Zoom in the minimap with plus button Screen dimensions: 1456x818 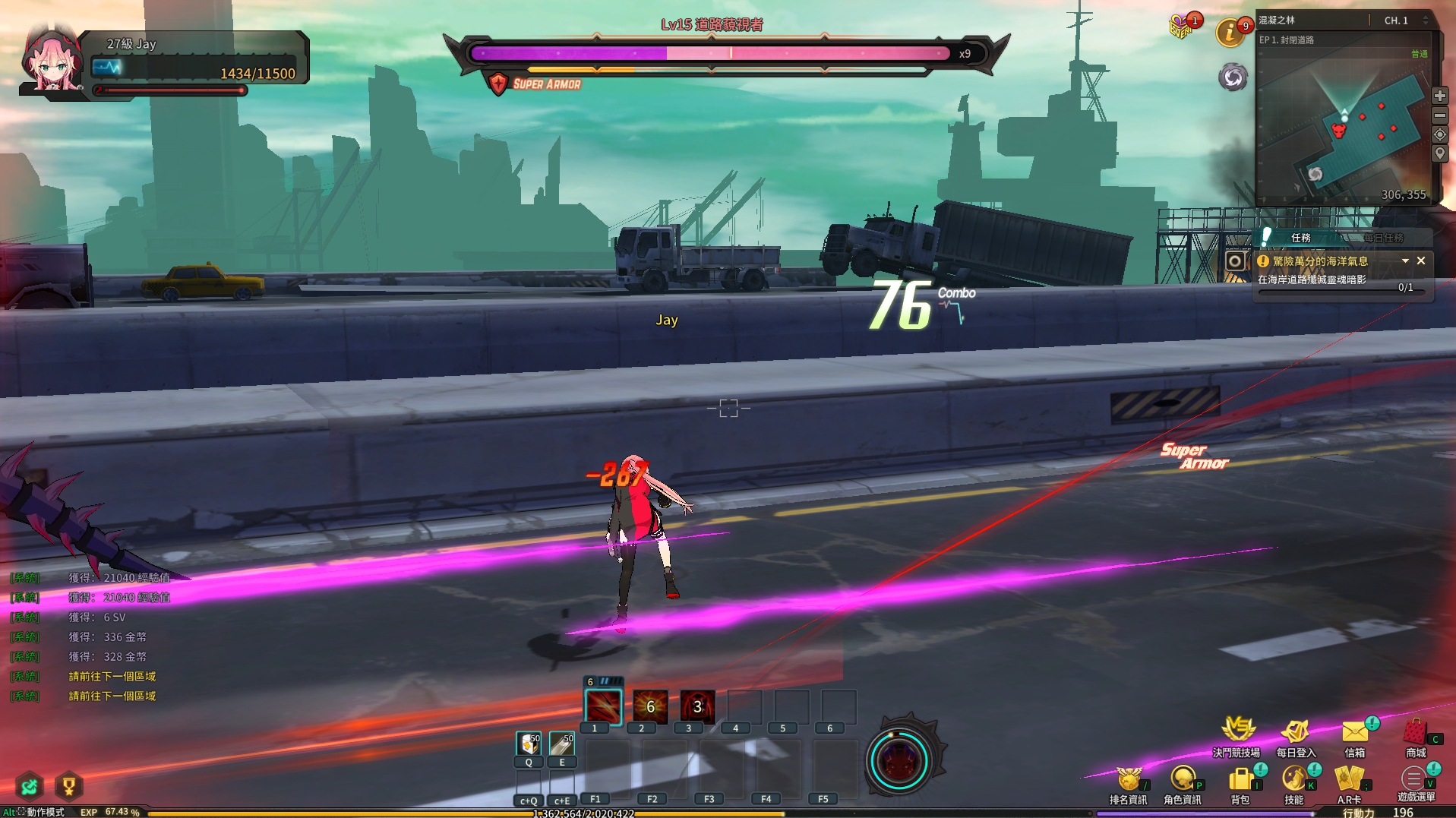click(x=1439, y=96)
